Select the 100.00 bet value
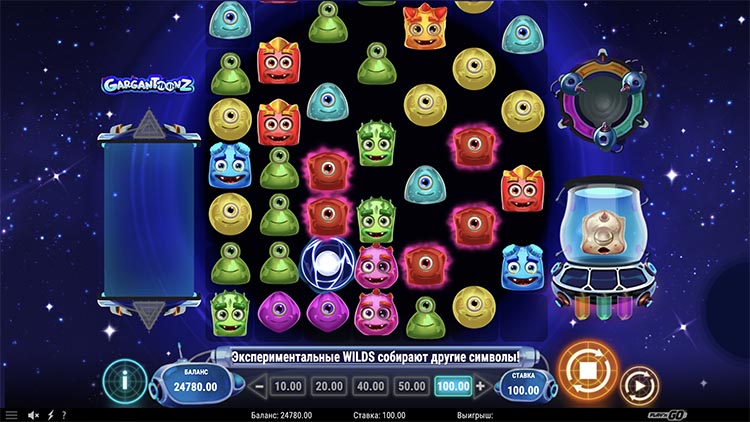The image size is (750, 422). [x=452, y=386]
